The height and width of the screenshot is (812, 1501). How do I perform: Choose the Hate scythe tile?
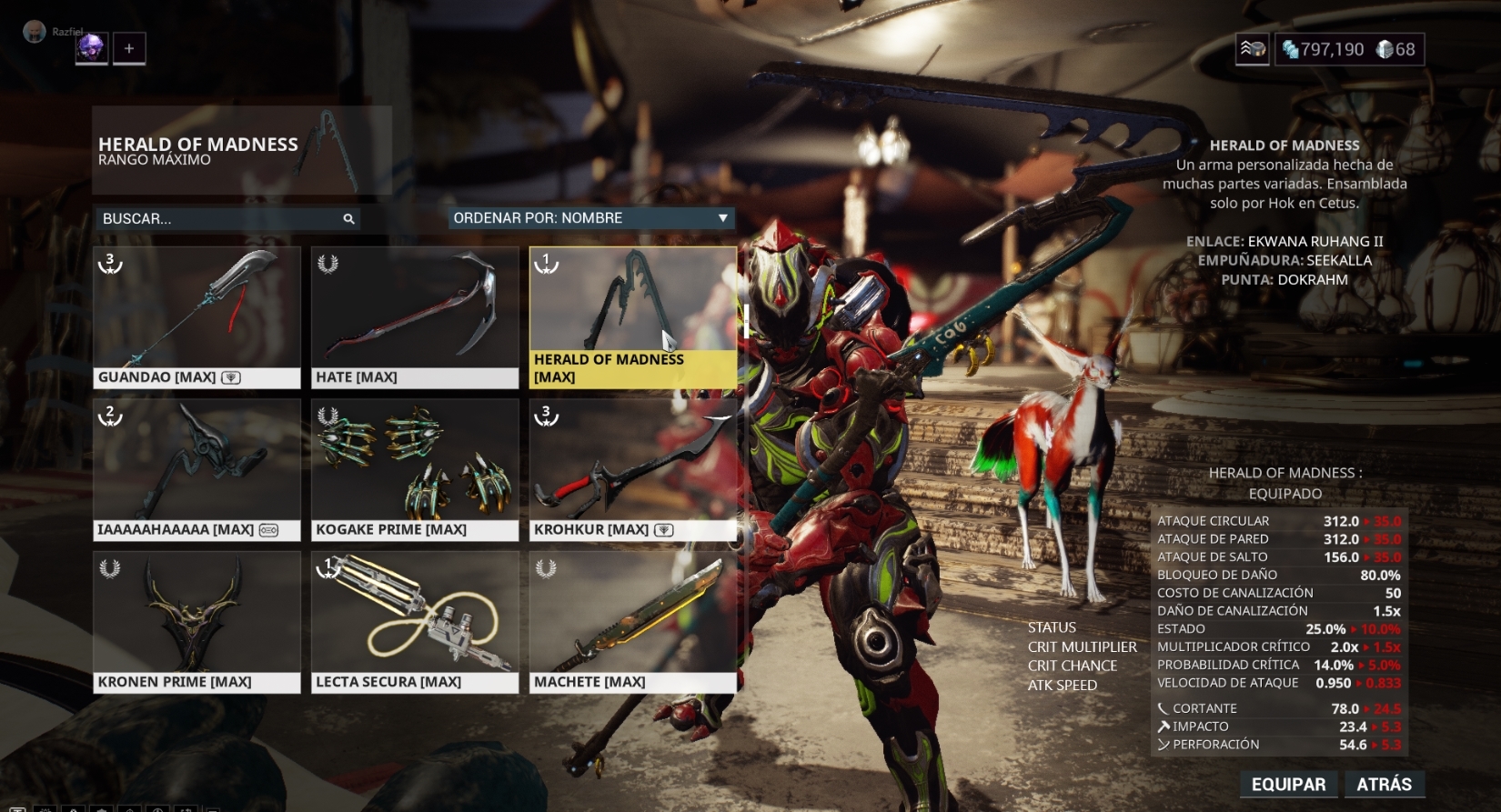[x=415, y=316]
